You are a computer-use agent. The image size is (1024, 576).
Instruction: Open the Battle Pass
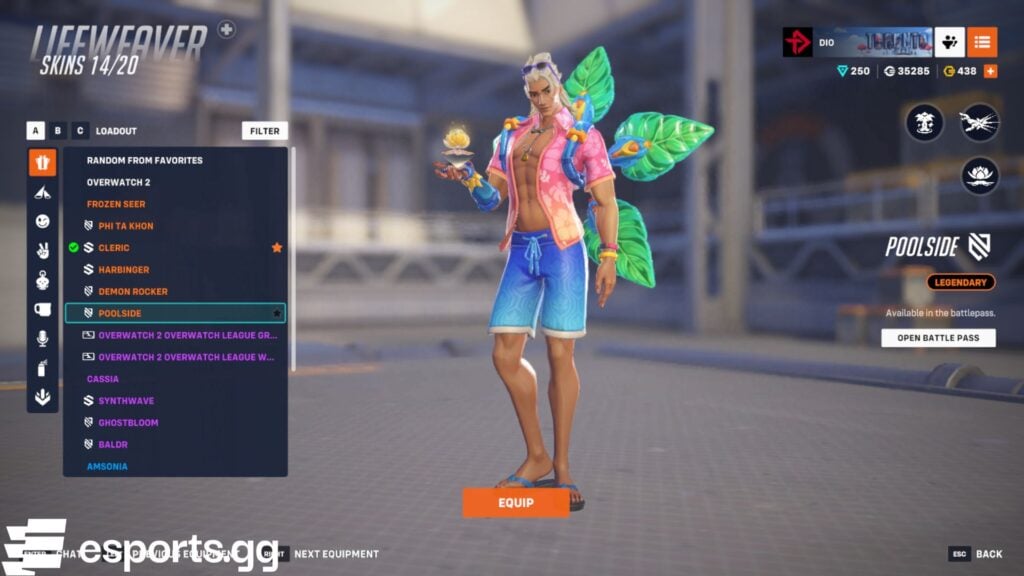click(x=938, y=338)
